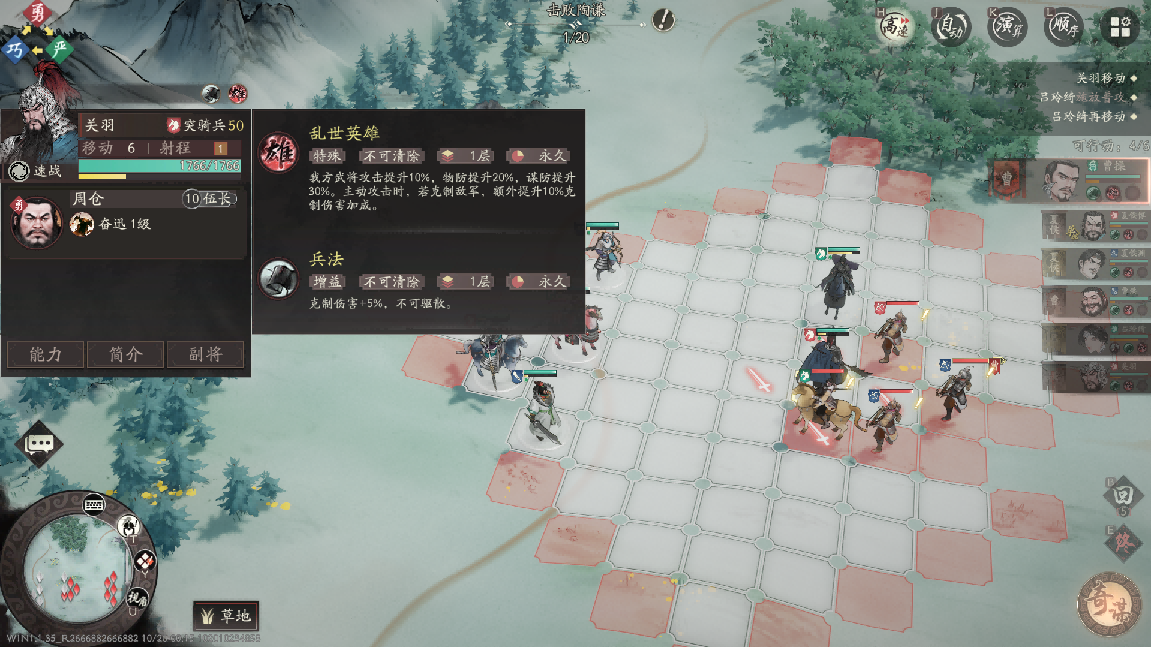The width and height of the screenshot is (1151, 647).
Task: Click the 草地 terrain info label
Action: pos(226,616)
